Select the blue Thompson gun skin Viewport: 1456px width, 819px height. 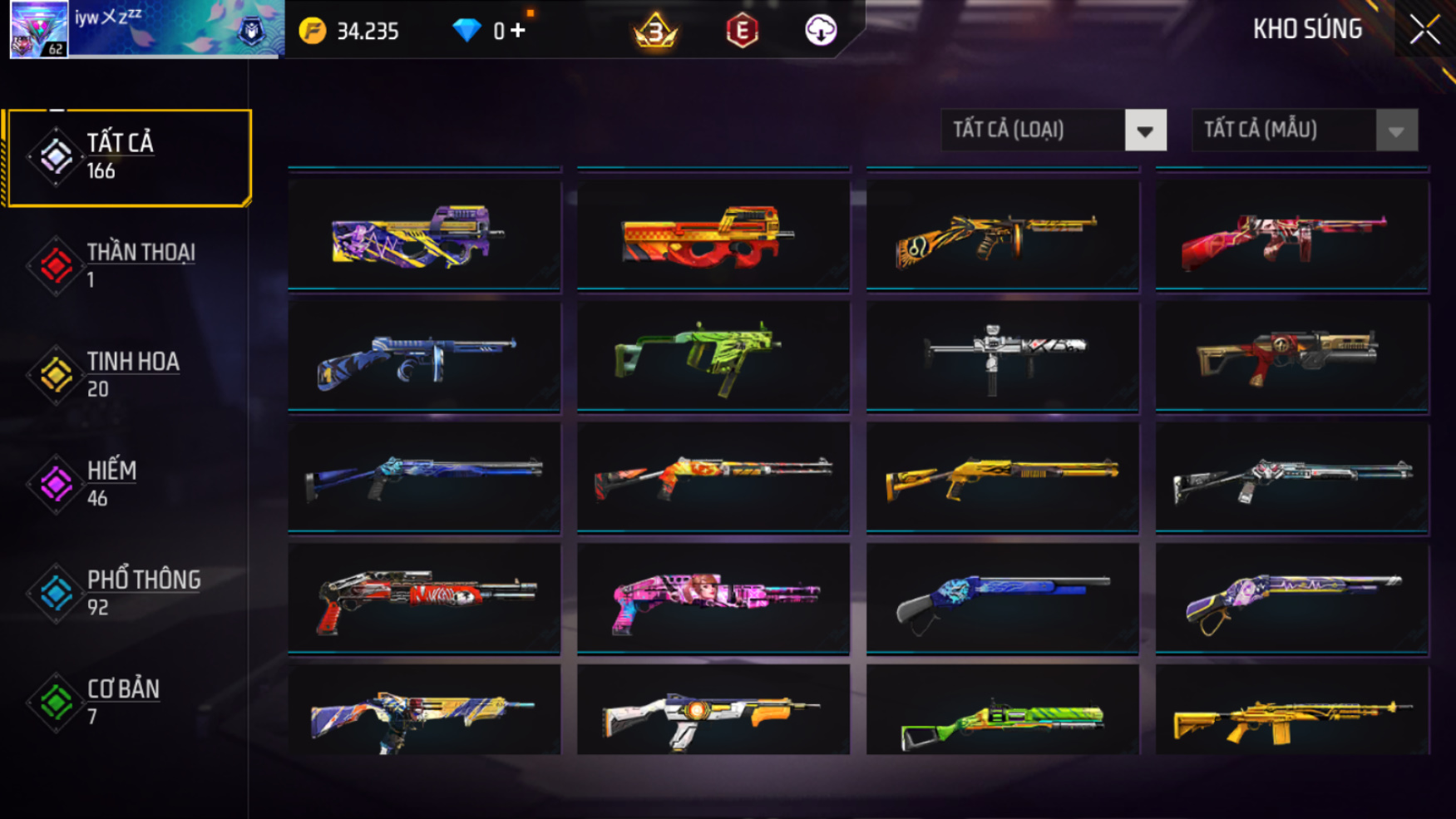click(424, 356)
